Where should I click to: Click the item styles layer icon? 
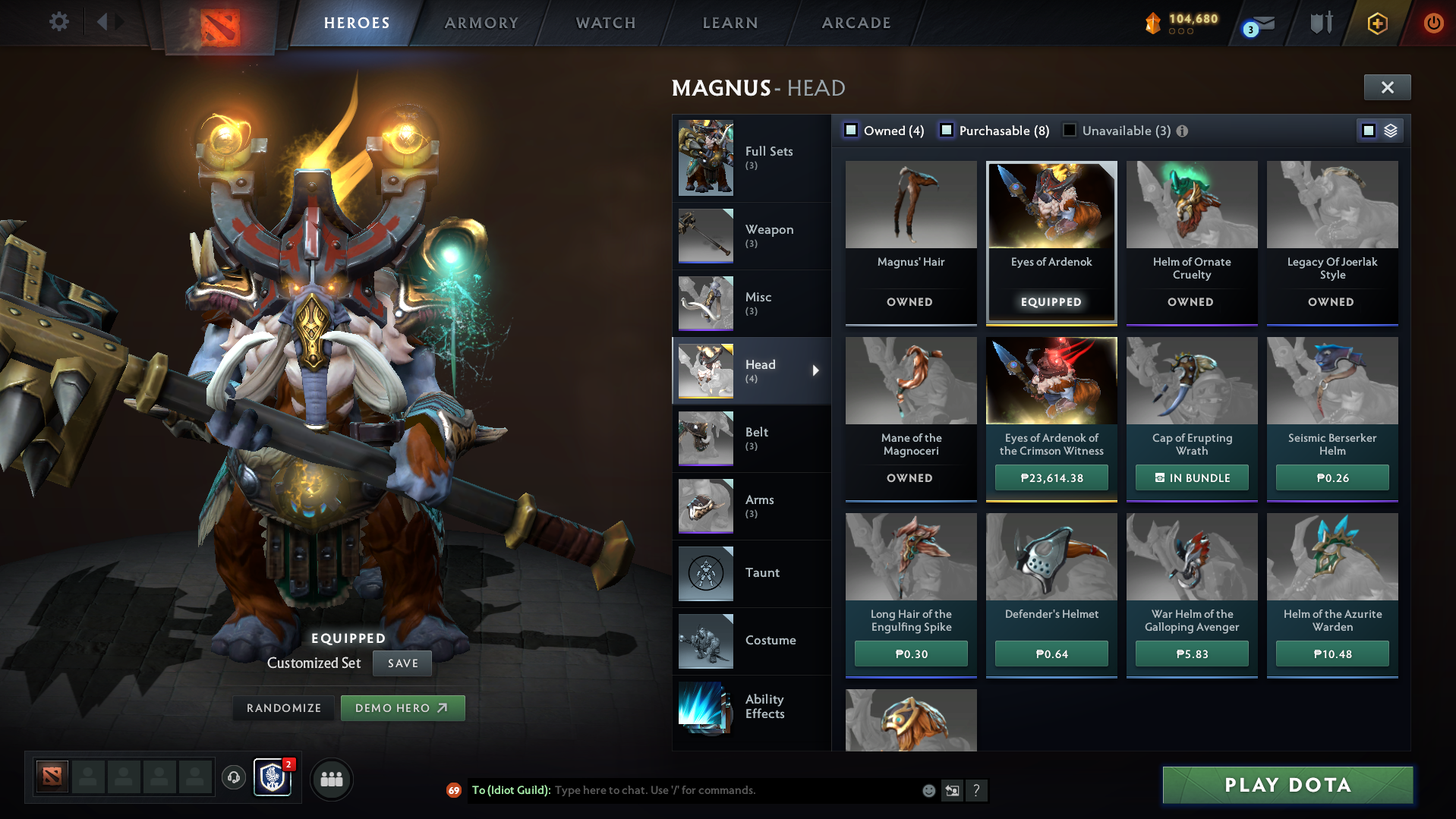coord(1390,130)
